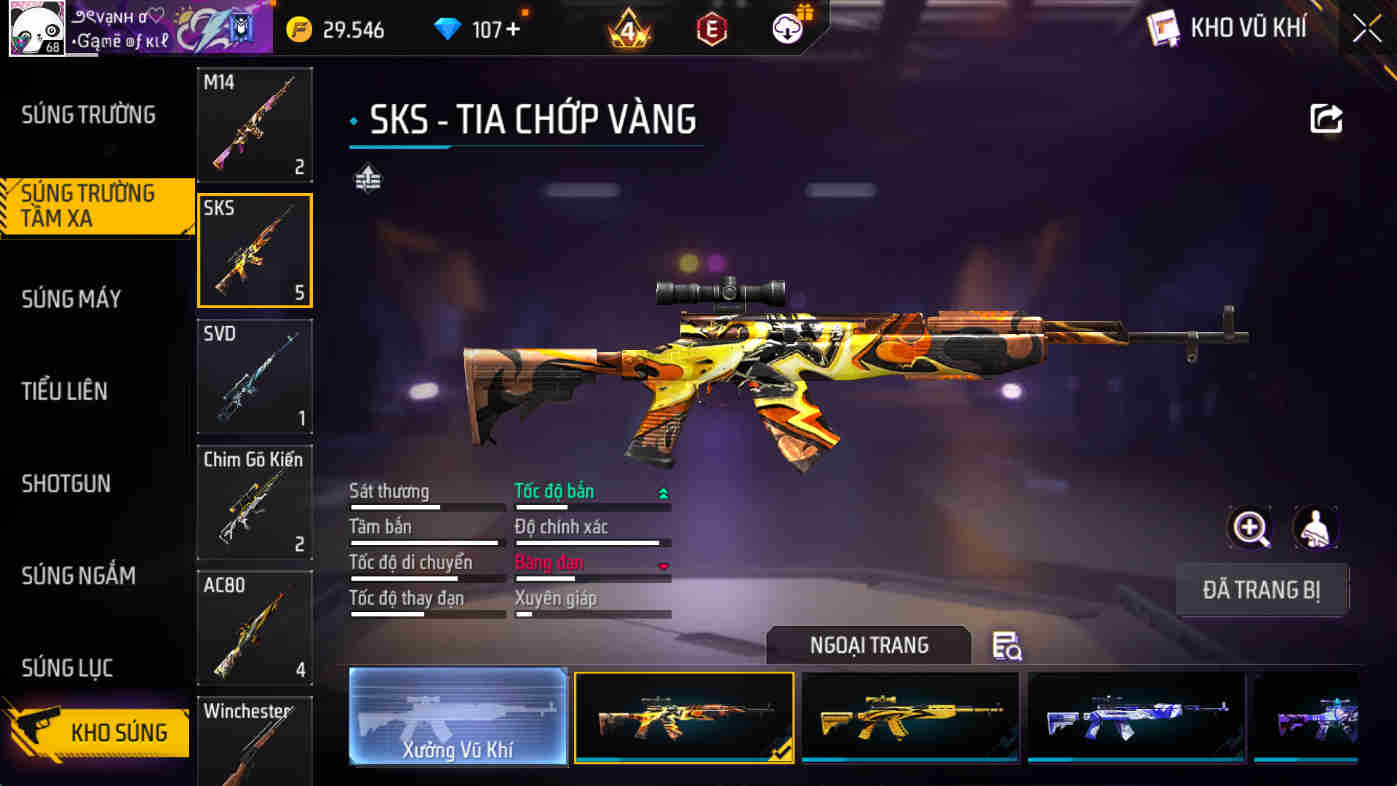Click the share weapon icon
This screenshot has width=1397, height=786.
click(x=1325, y=119)
